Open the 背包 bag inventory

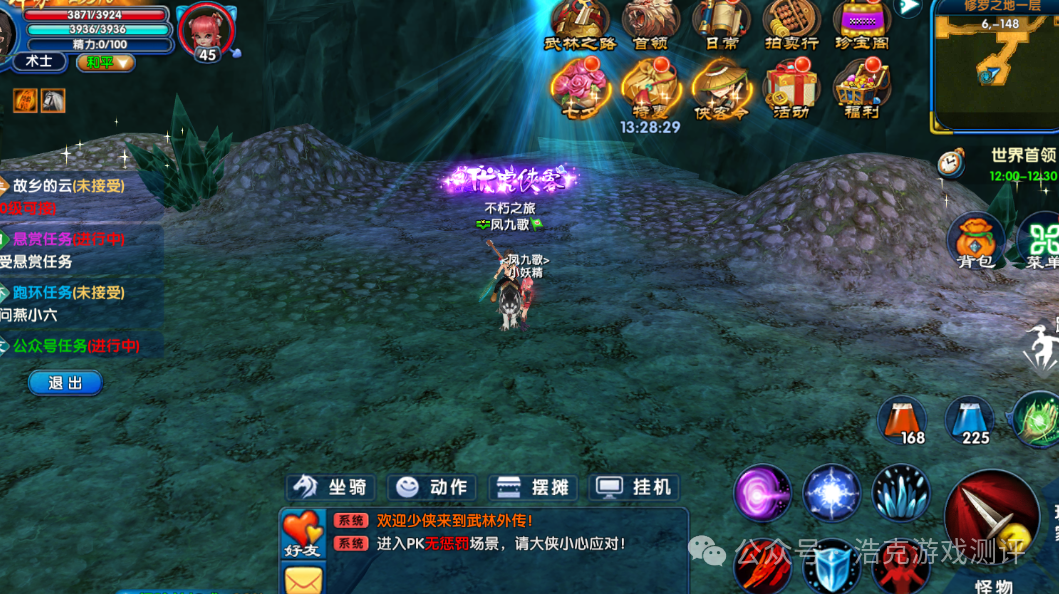click(975, 241)
